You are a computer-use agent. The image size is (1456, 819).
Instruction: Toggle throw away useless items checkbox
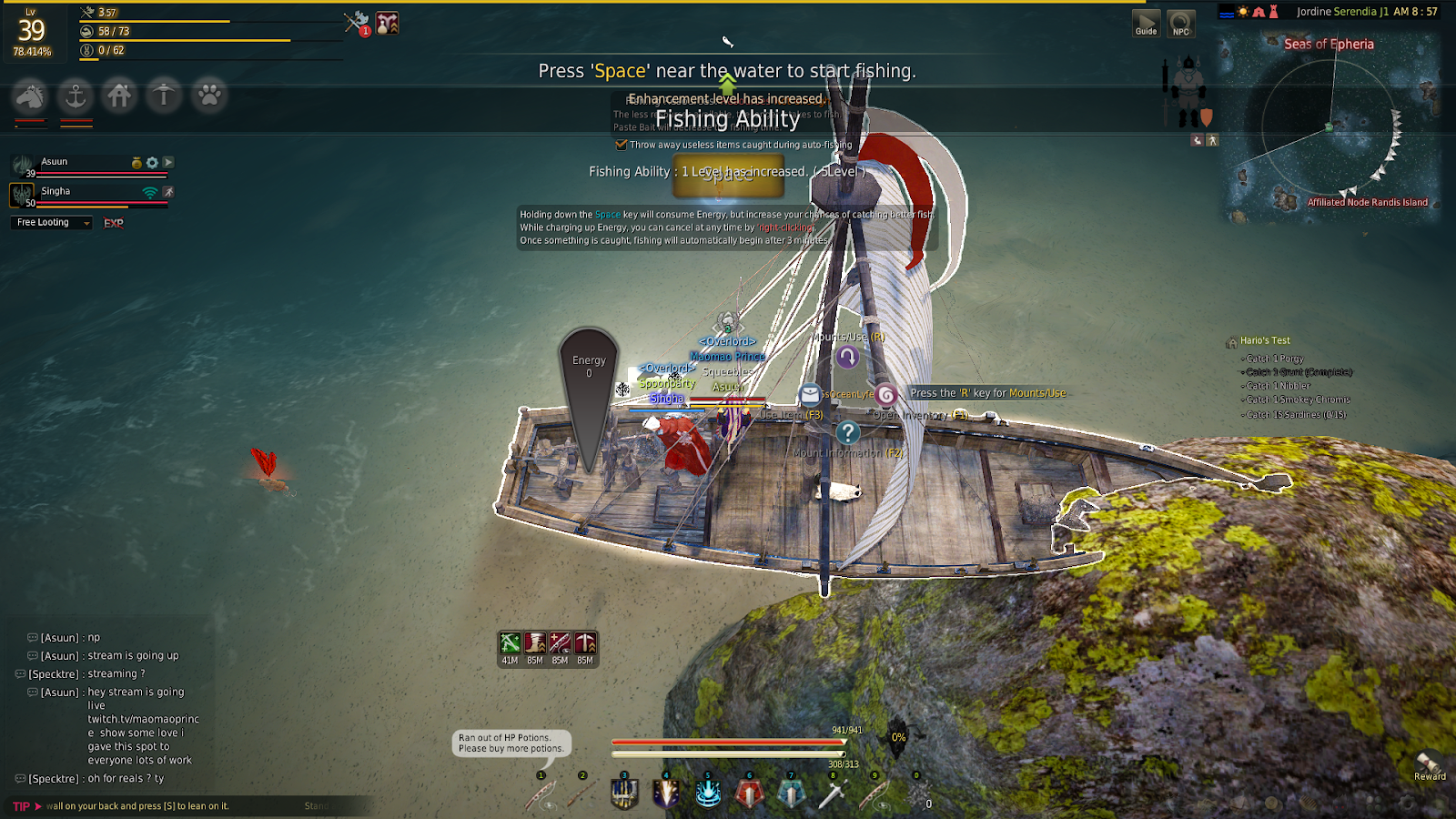pos(622,145)
